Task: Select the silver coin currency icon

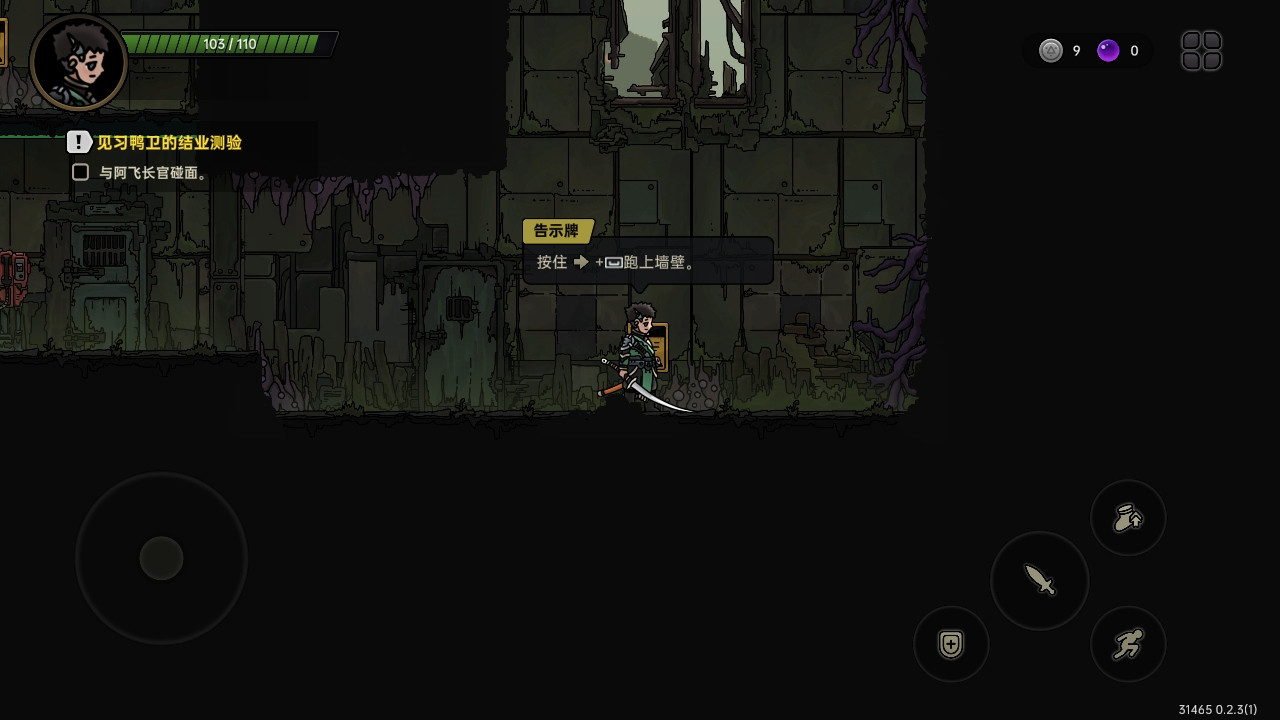Action: 1050,51
